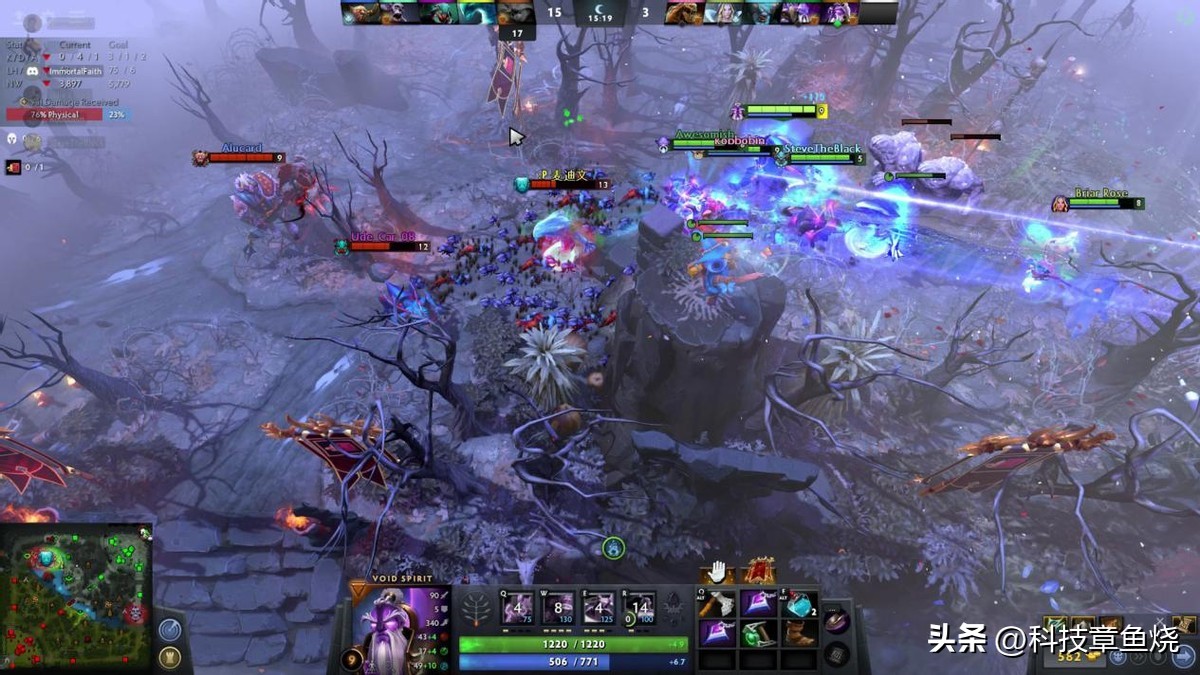Viewport: 1200px width, 675px height.
Task: Open the talent tree
Action: coord(478,608)
